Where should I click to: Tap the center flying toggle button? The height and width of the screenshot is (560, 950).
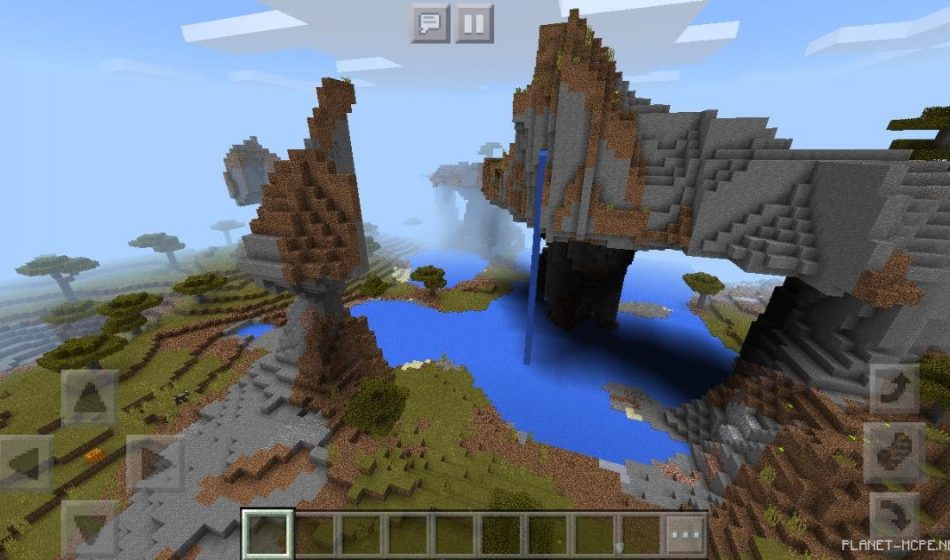pos(894,454)
